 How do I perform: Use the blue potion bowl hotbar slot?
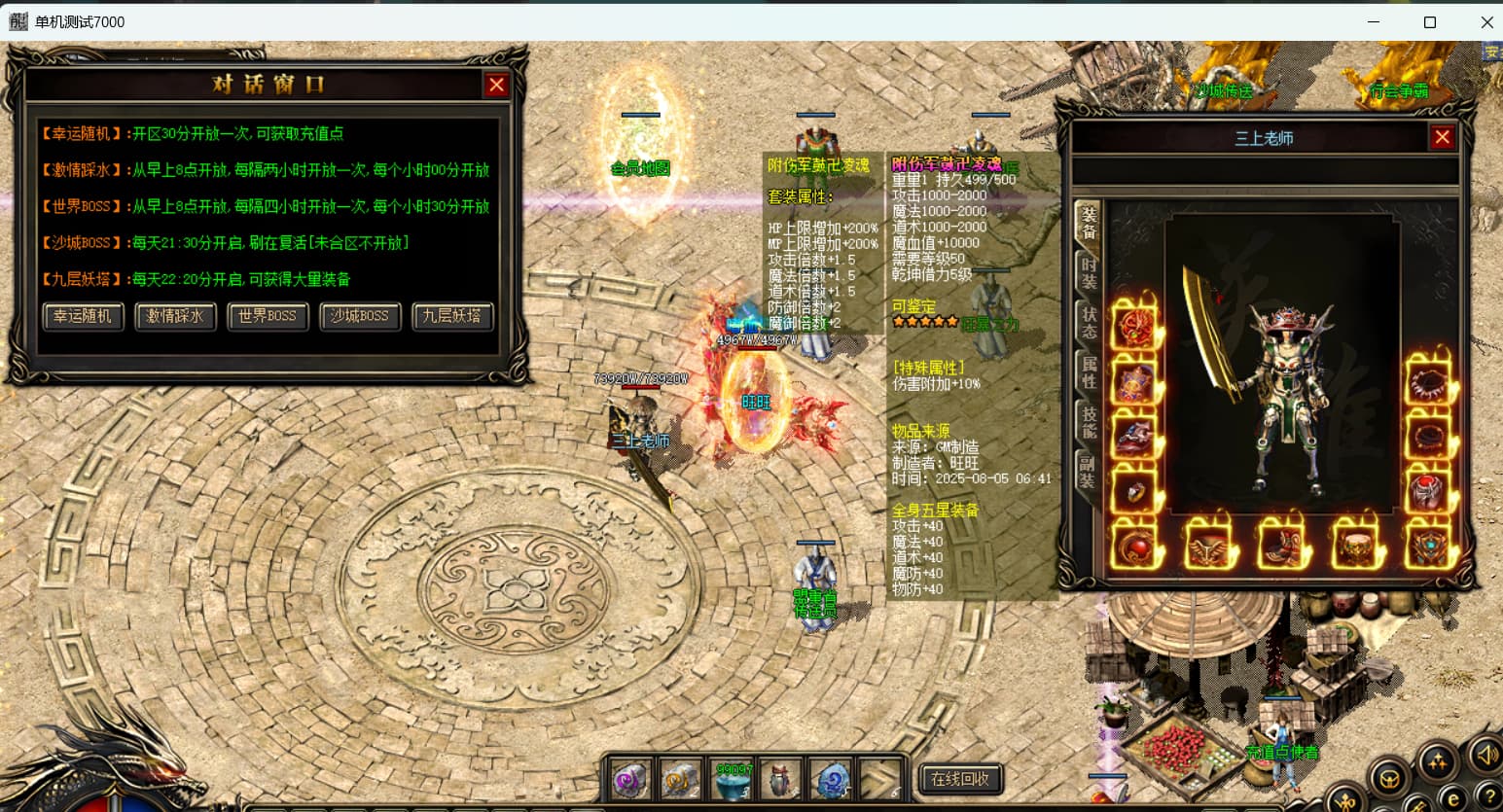click(734, 779)
